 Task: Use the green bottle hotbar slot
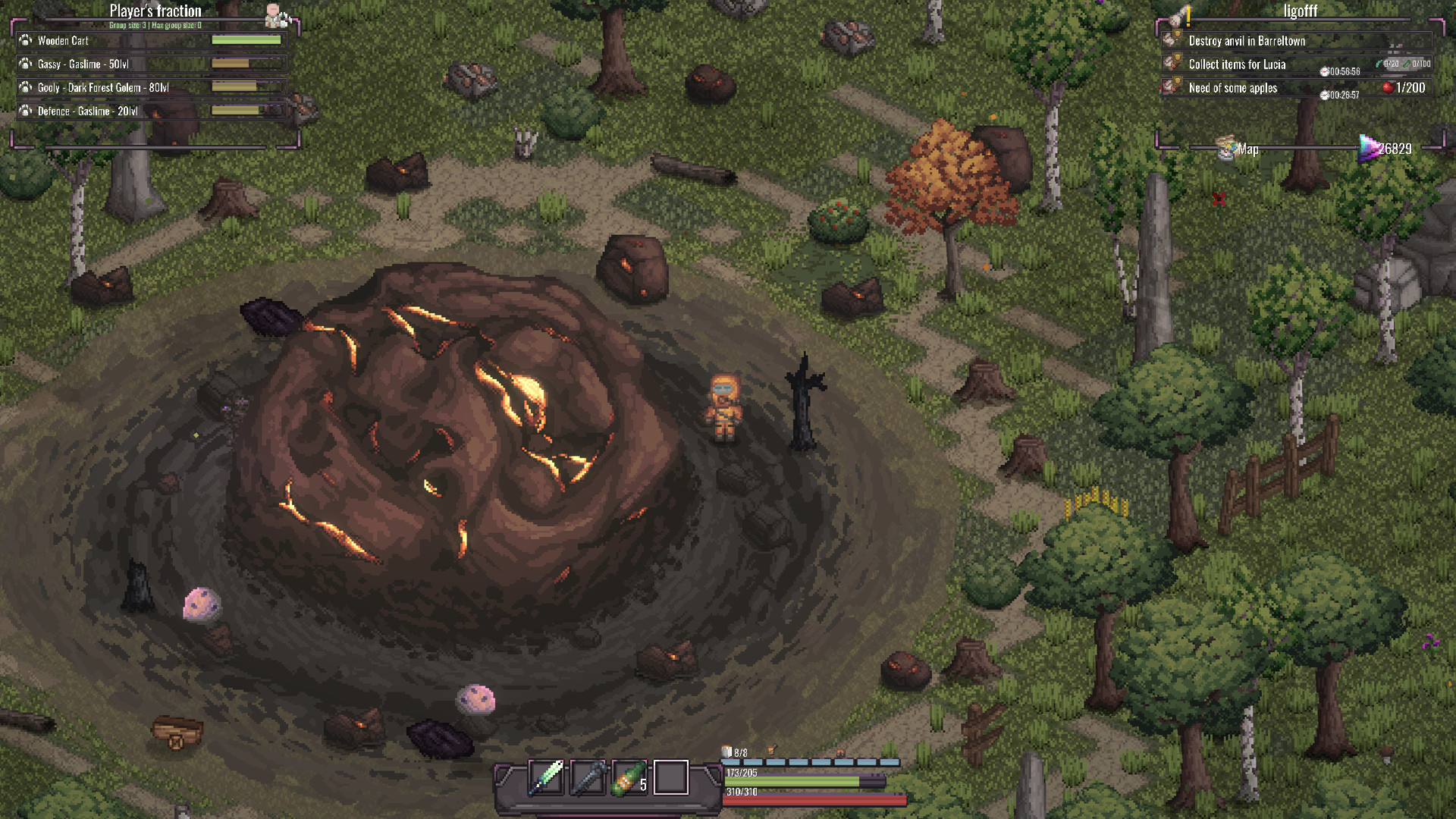(629, 777)
